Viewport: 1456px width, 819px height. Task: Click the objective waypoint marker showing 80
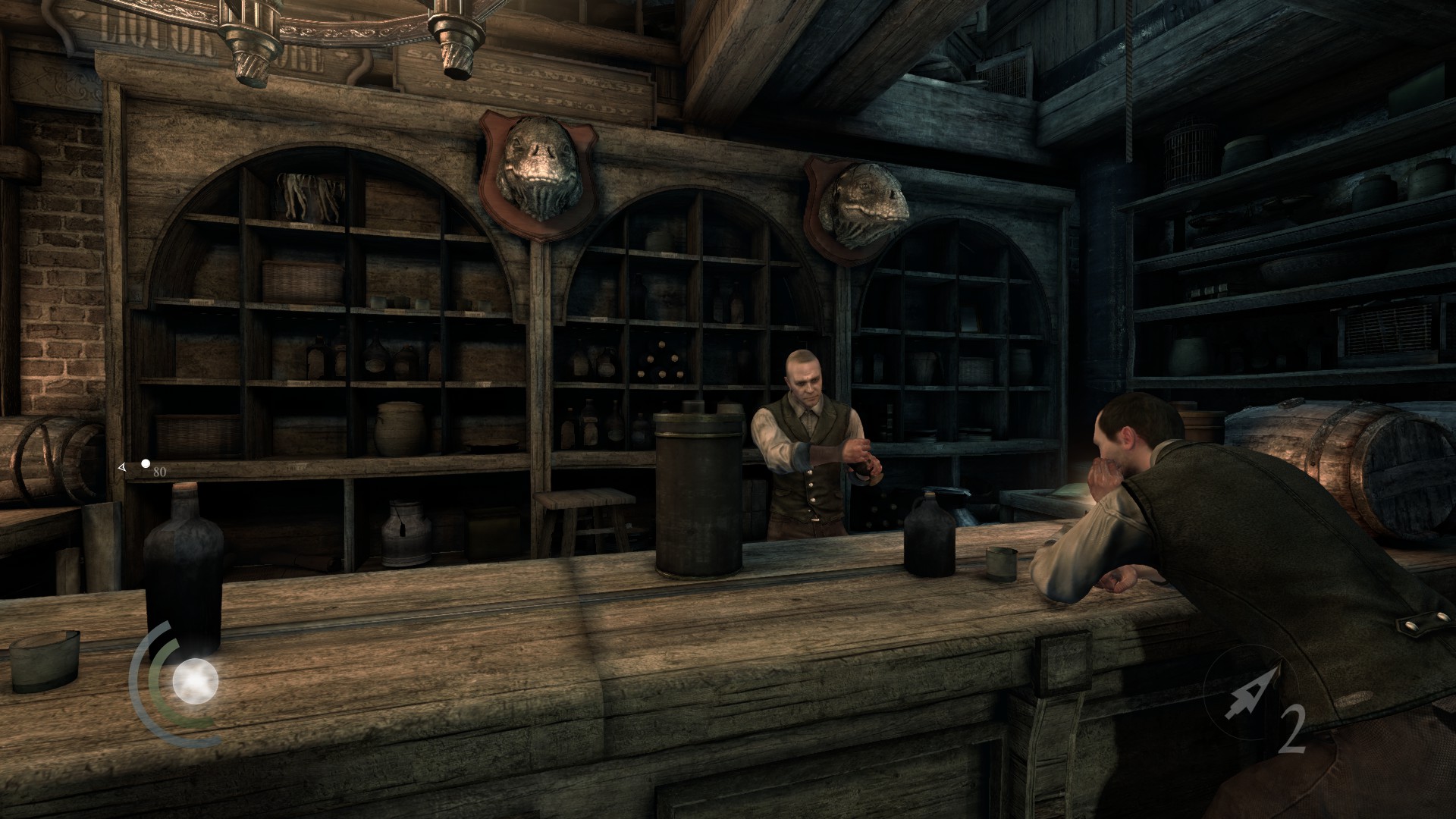[x=145, y=464]
